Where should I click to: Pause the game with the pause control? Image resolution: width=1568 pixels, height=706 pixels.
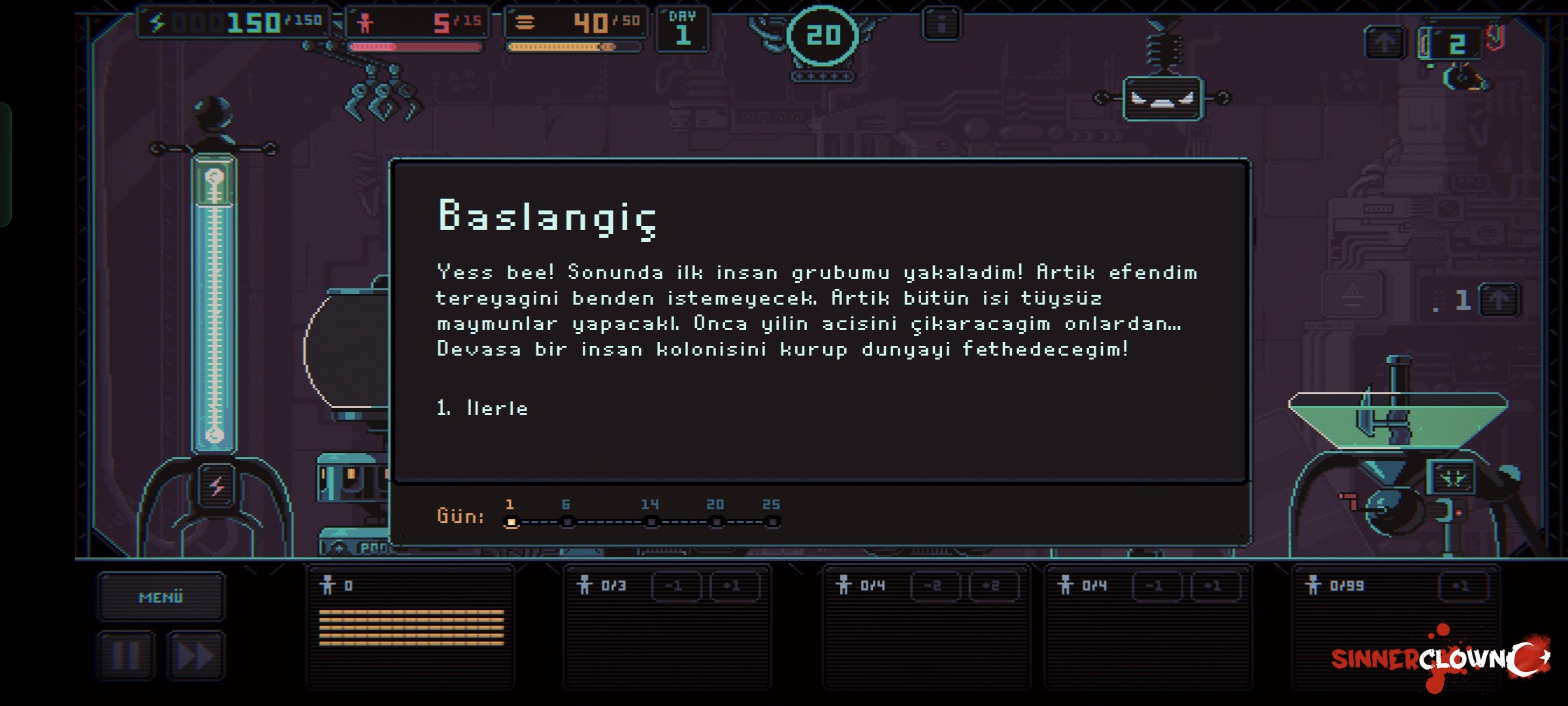pos(125,655)
